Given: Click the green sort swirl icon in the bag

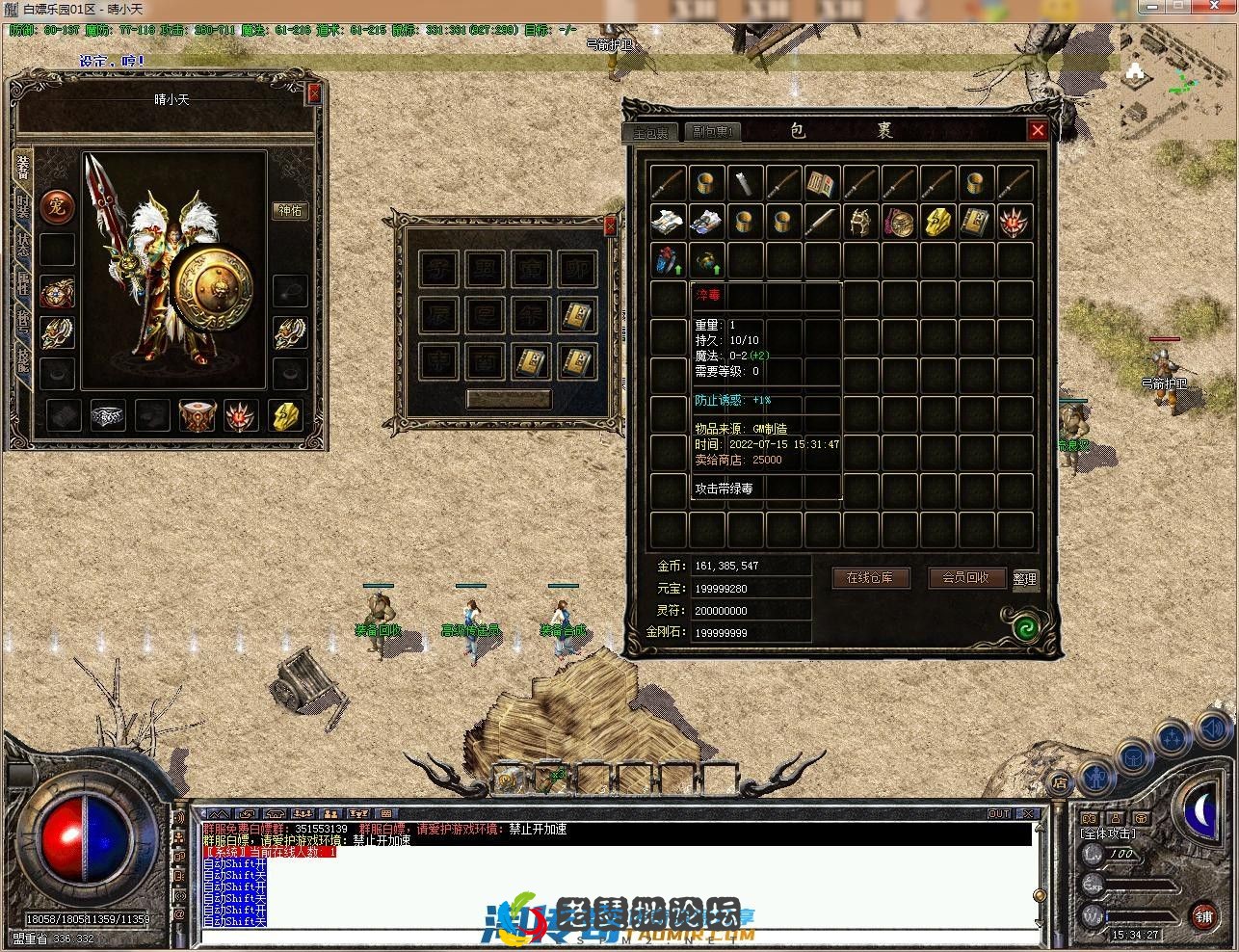Looking at the screenshot, I should (x=1026, y=626).
